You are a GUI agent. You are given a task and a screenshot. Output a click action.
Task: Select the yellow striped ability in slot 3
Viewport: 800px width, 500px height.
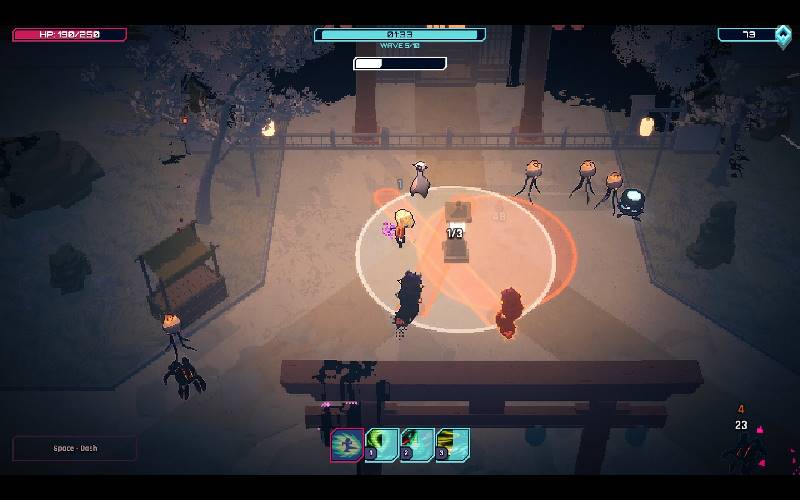tap(452, 444)
